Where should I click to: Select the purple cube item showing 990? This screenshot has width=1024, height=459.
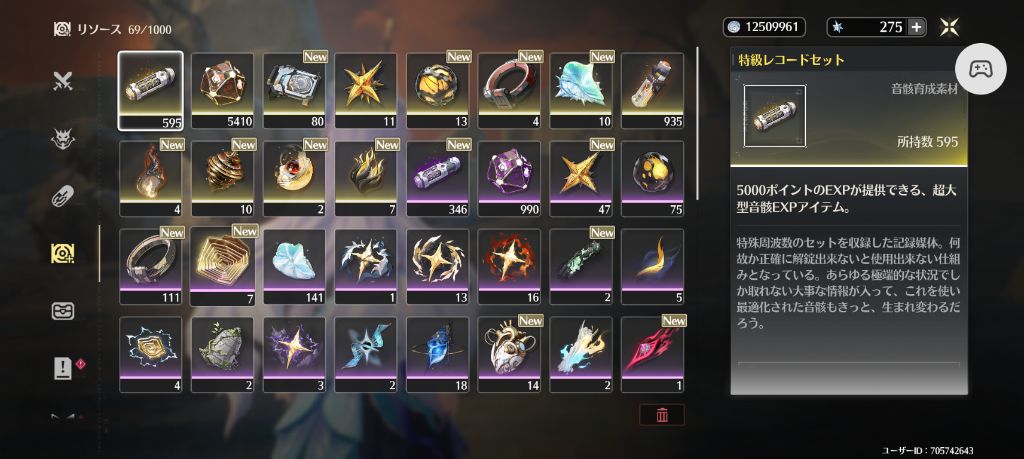(509, 178)
